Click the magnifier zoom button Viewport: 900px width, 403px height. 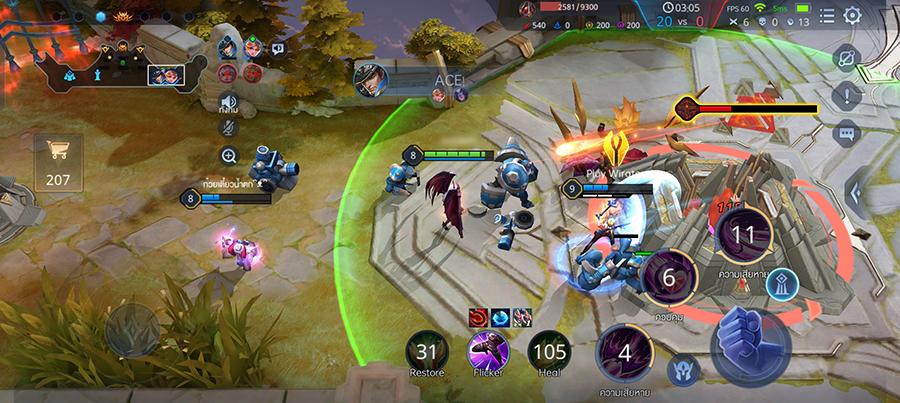tap(229, 155)
